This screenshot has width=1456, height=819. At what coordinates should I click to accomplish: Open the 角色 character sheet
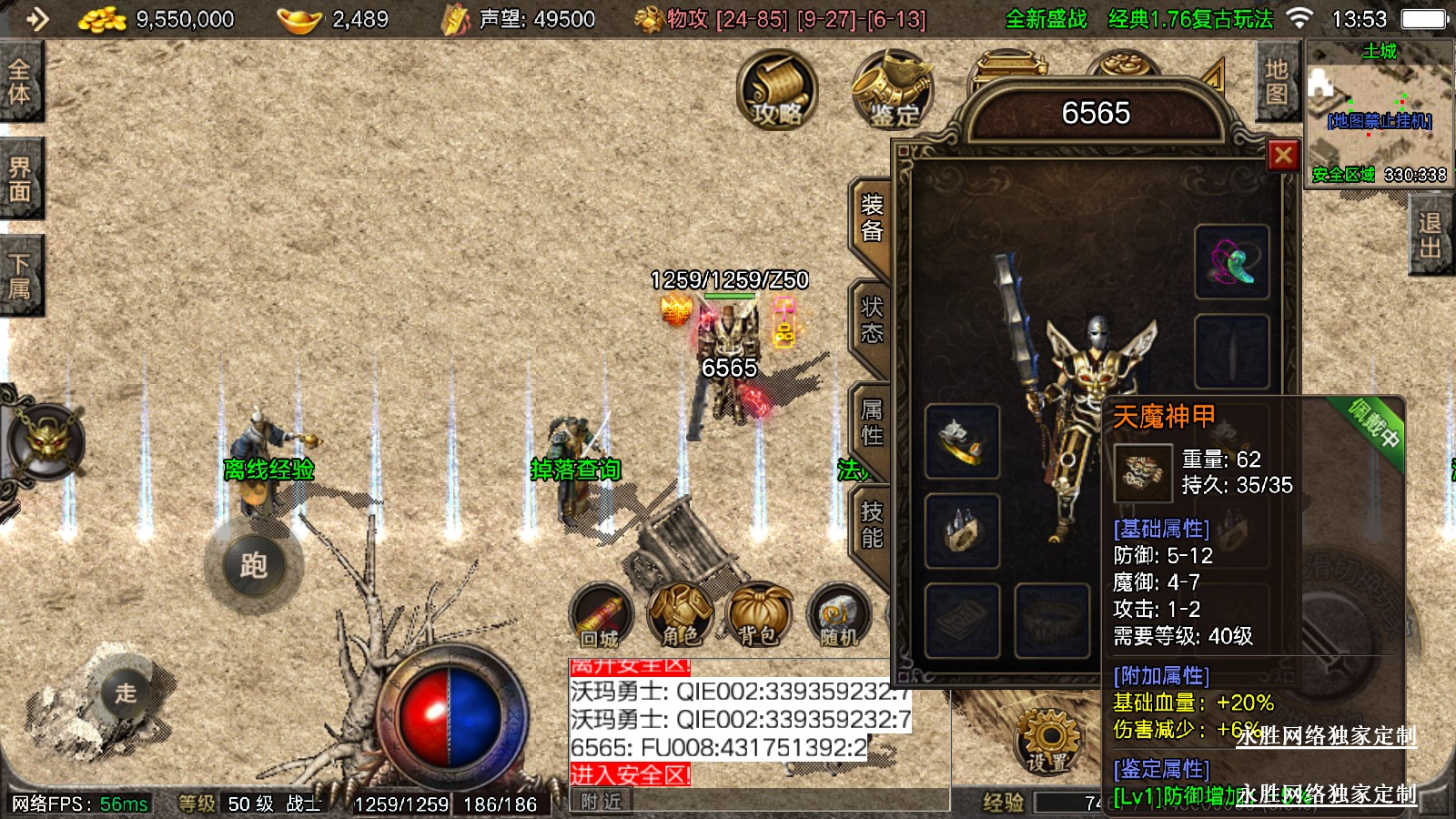[x=680, y=616]
